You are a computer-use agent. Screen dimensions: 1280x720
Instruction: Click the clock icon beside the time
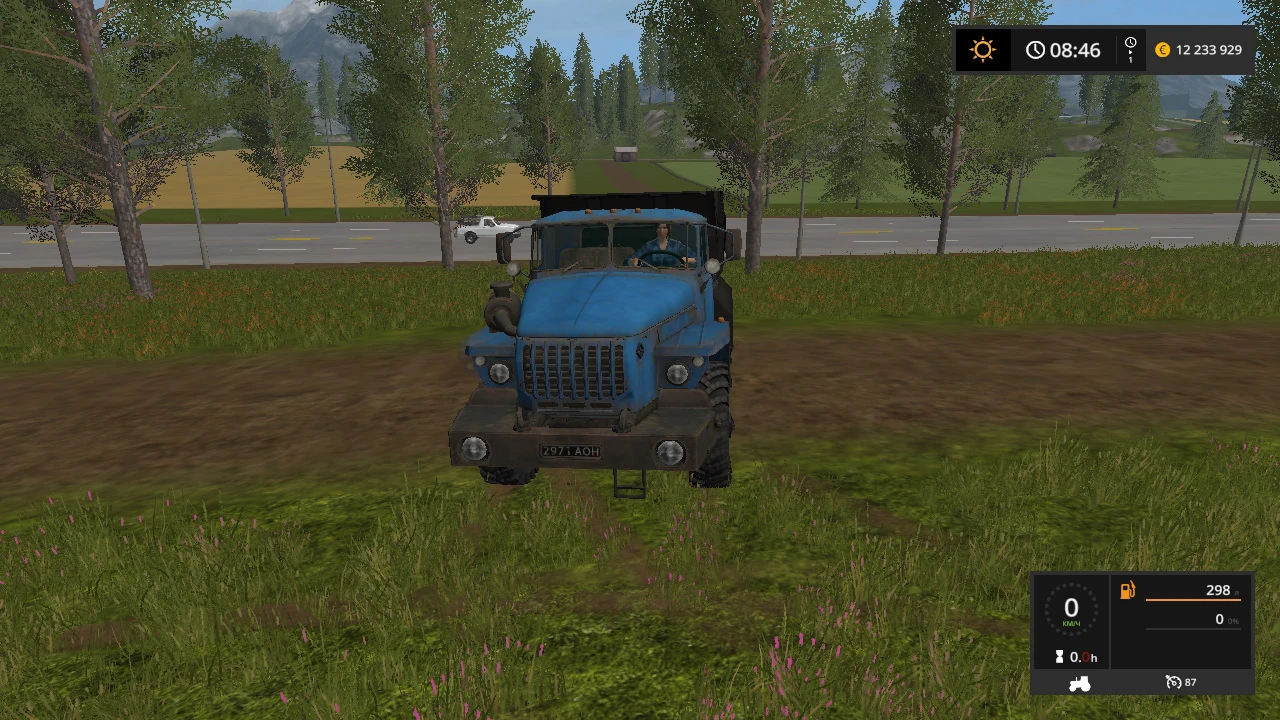(1036, 49)
